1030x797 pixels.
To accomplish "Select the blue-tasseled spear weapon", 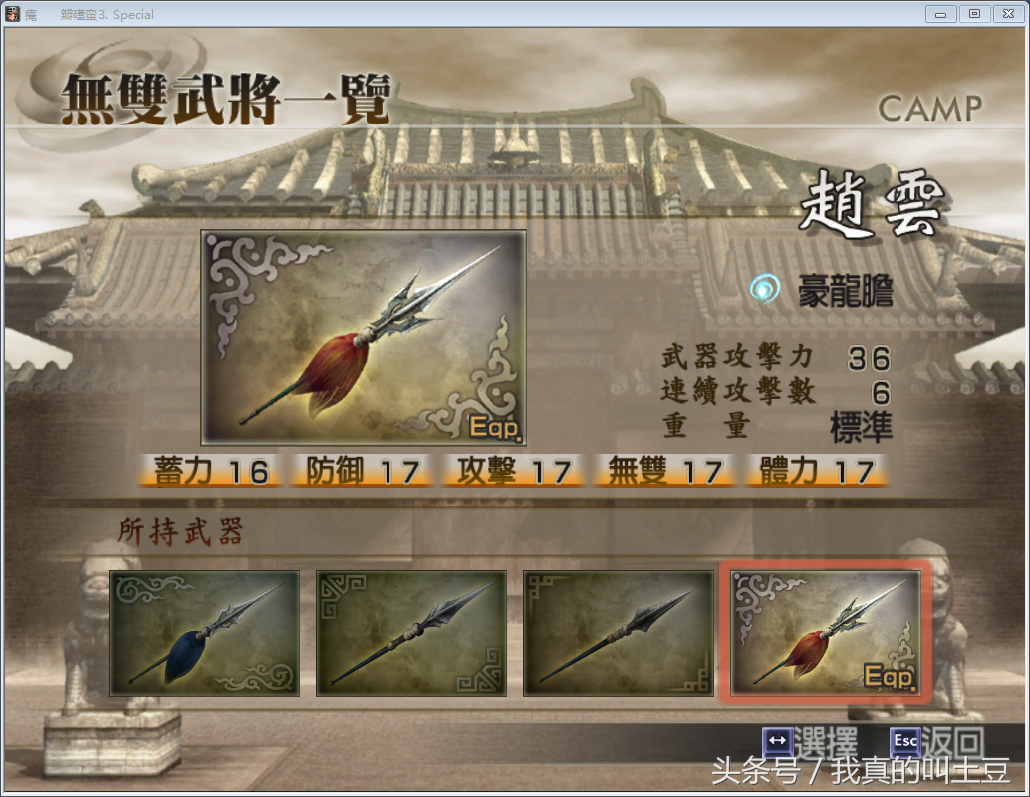I will pyautogui.click(x=204, y=633).
